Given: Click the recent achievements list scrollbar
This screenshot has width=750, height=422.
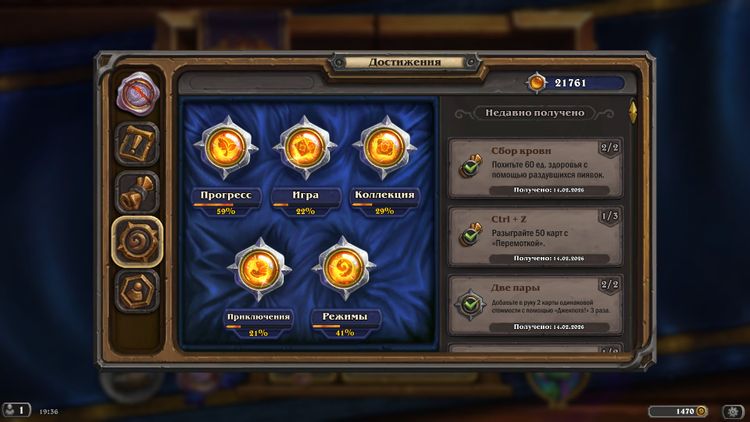Looking at the screenshot, I should (x=631, y=112).
